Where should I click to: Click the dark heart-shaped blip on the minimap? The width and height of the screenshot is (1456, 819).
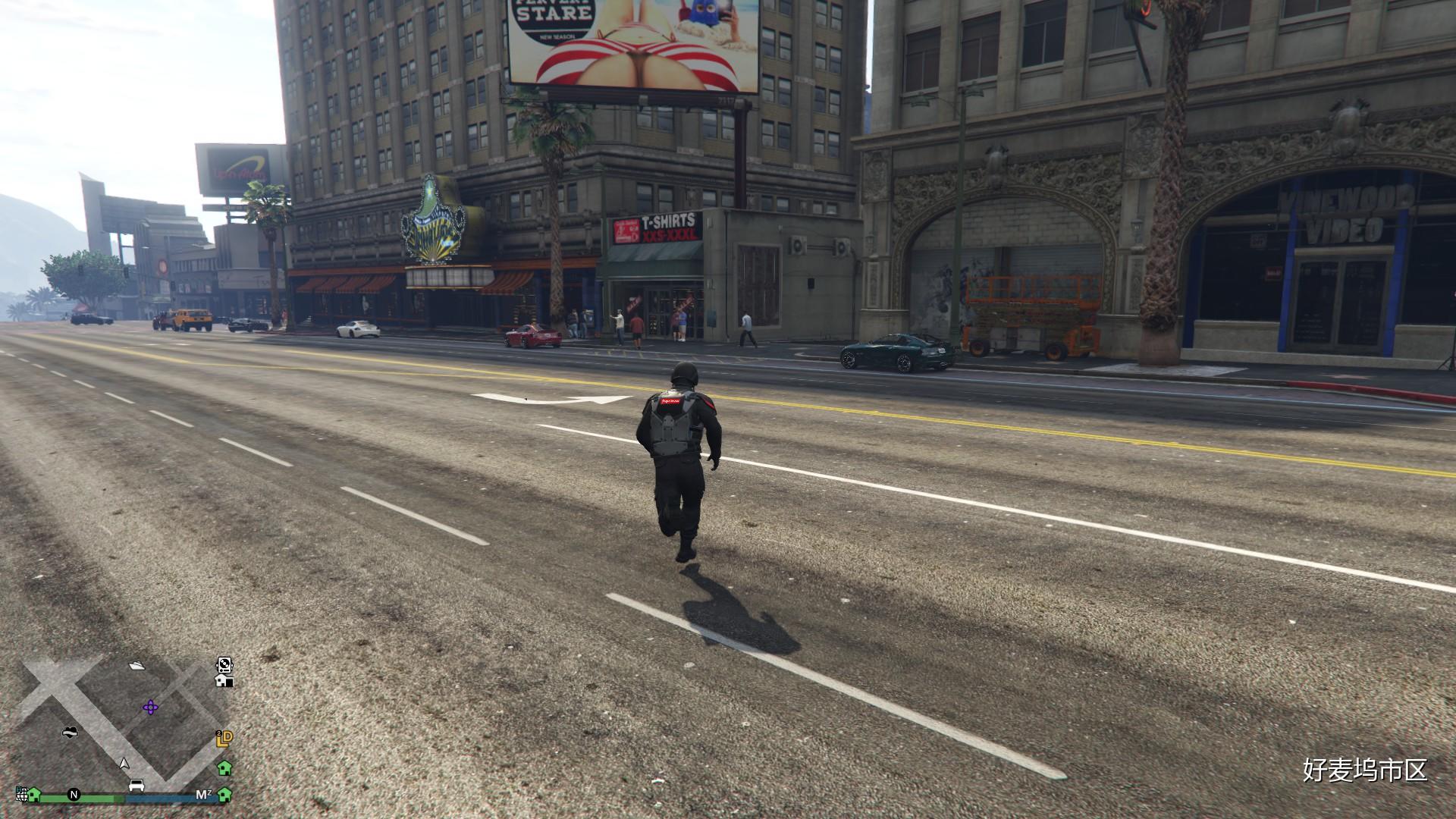point(71,732)
